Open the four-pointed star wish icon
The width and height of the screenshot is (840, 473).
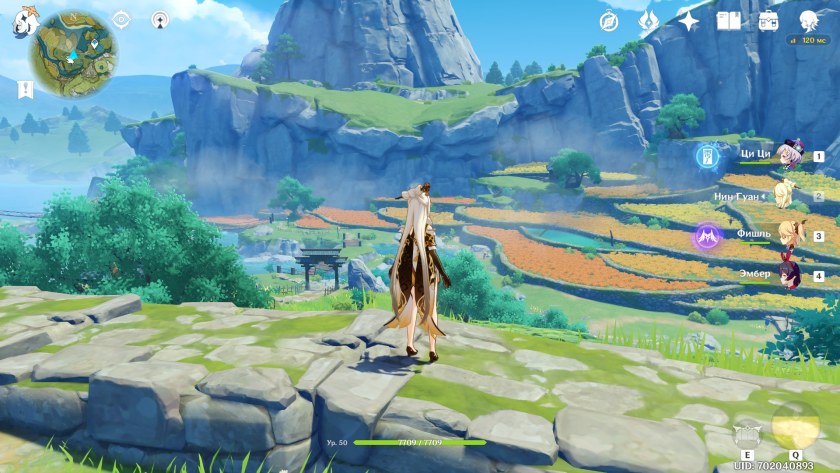[689, 20]
